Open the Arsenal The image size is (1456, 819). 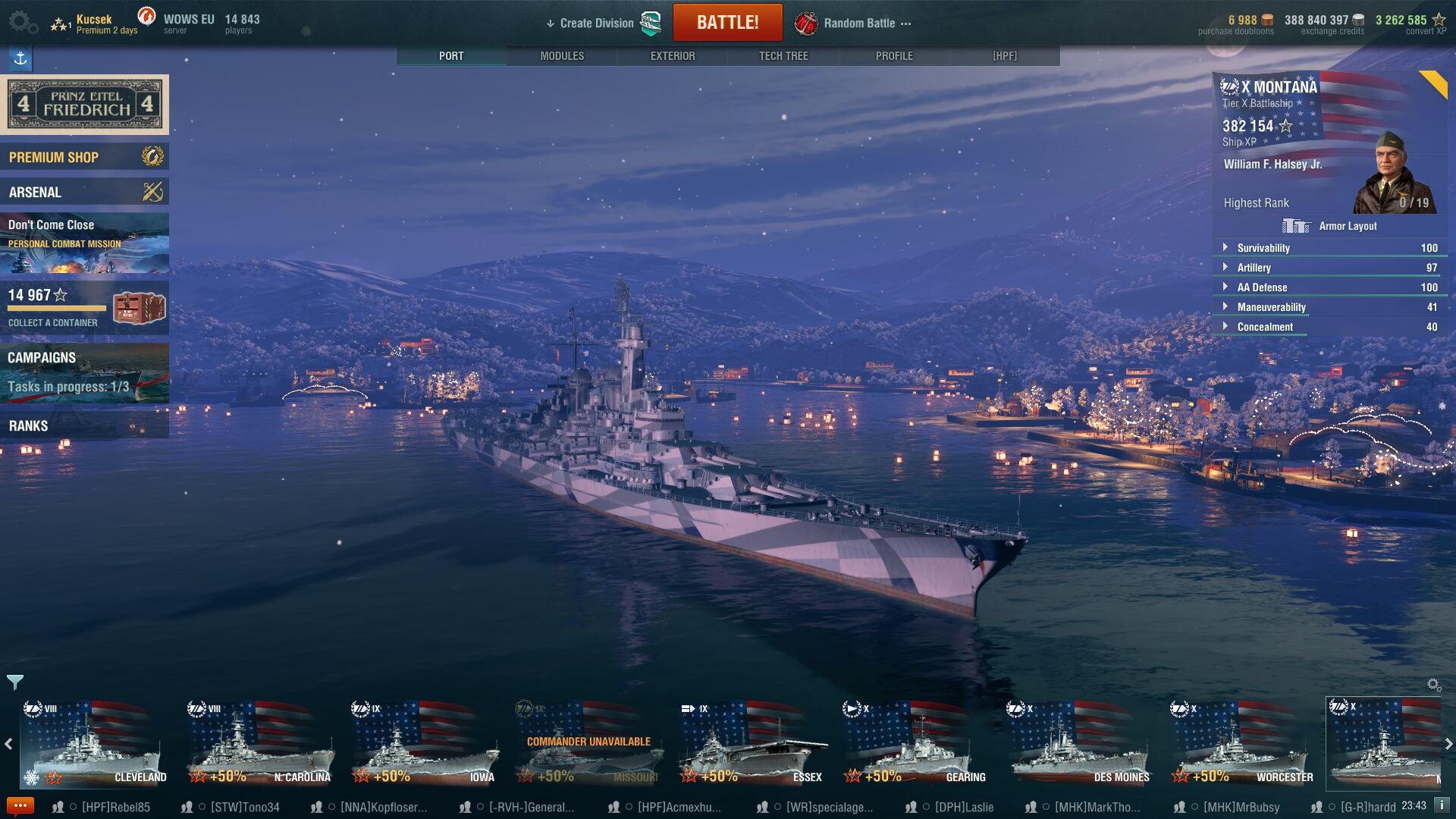(x=84, y=192)
